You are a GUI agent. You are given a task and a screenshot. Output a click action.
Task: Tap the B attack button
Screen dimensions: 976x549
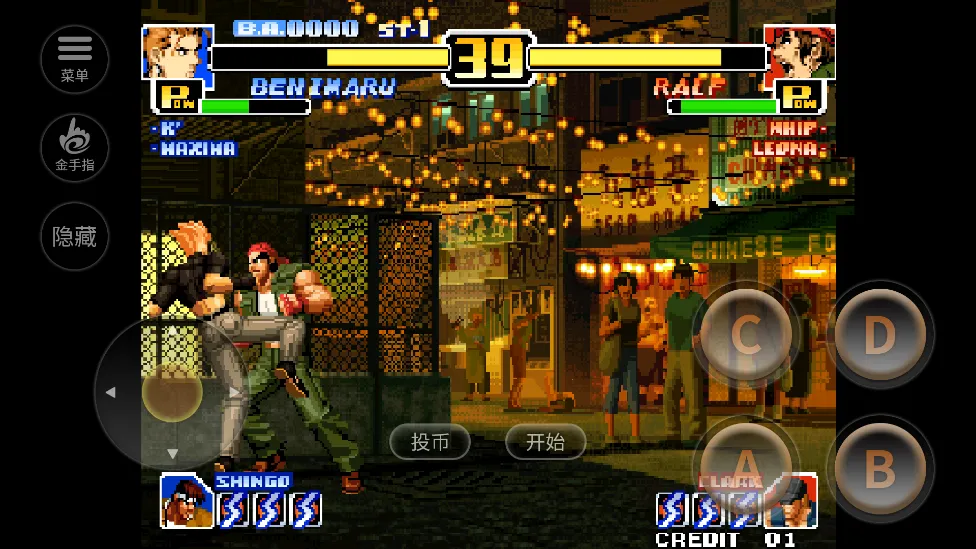click(879, 466)
